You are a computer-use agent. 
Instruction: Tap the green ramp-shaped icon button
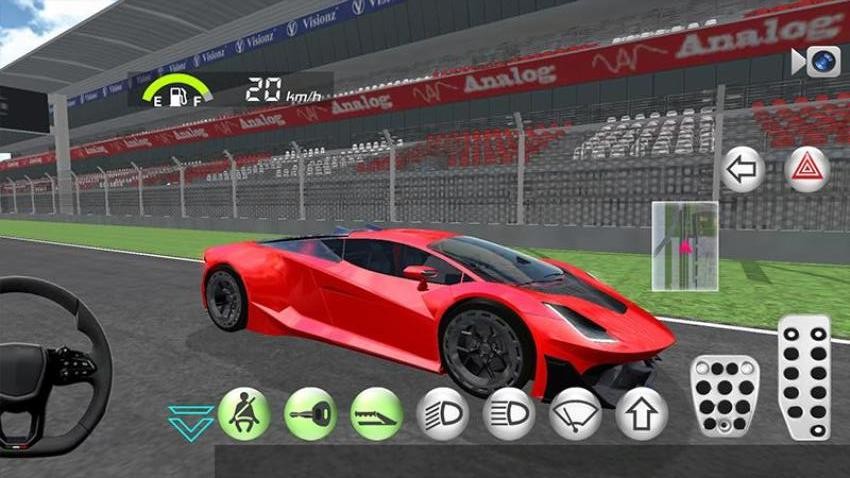pos(377,414)
